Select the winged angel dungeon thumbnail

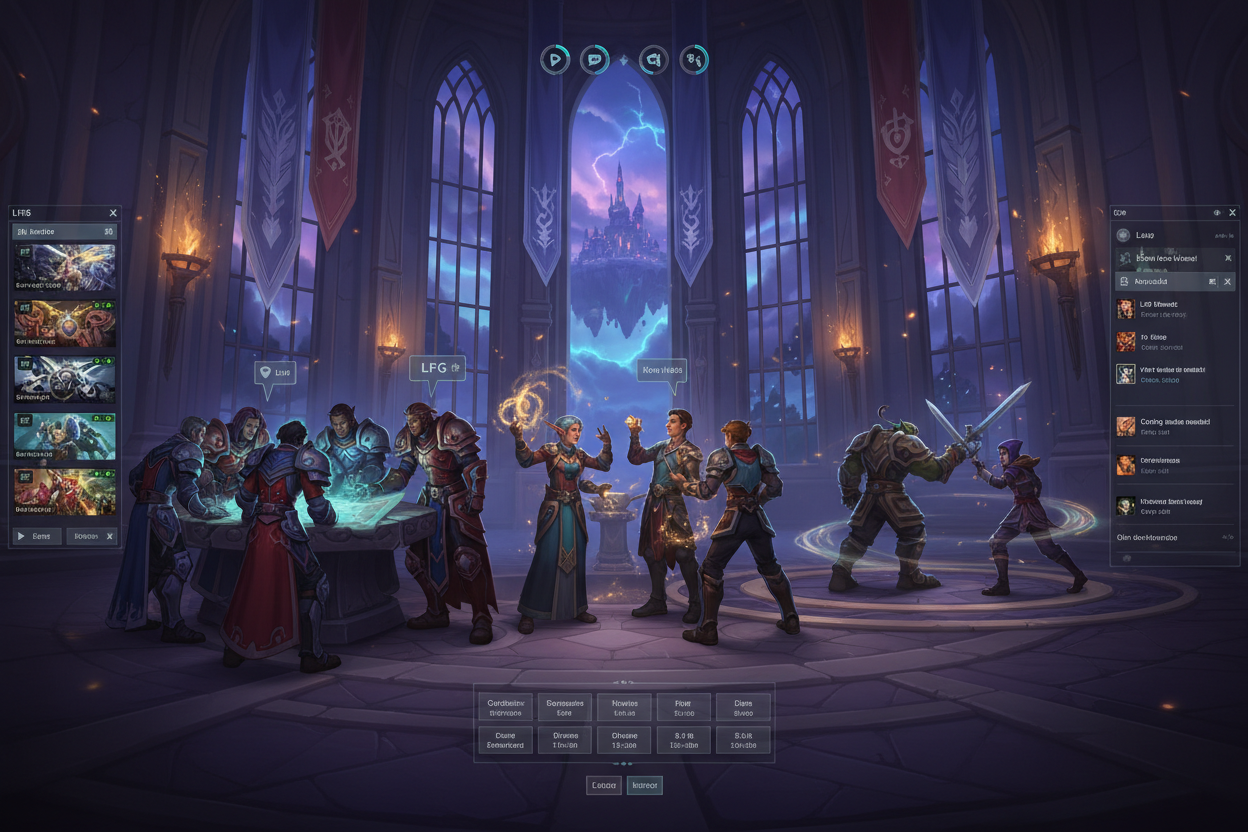64,268
